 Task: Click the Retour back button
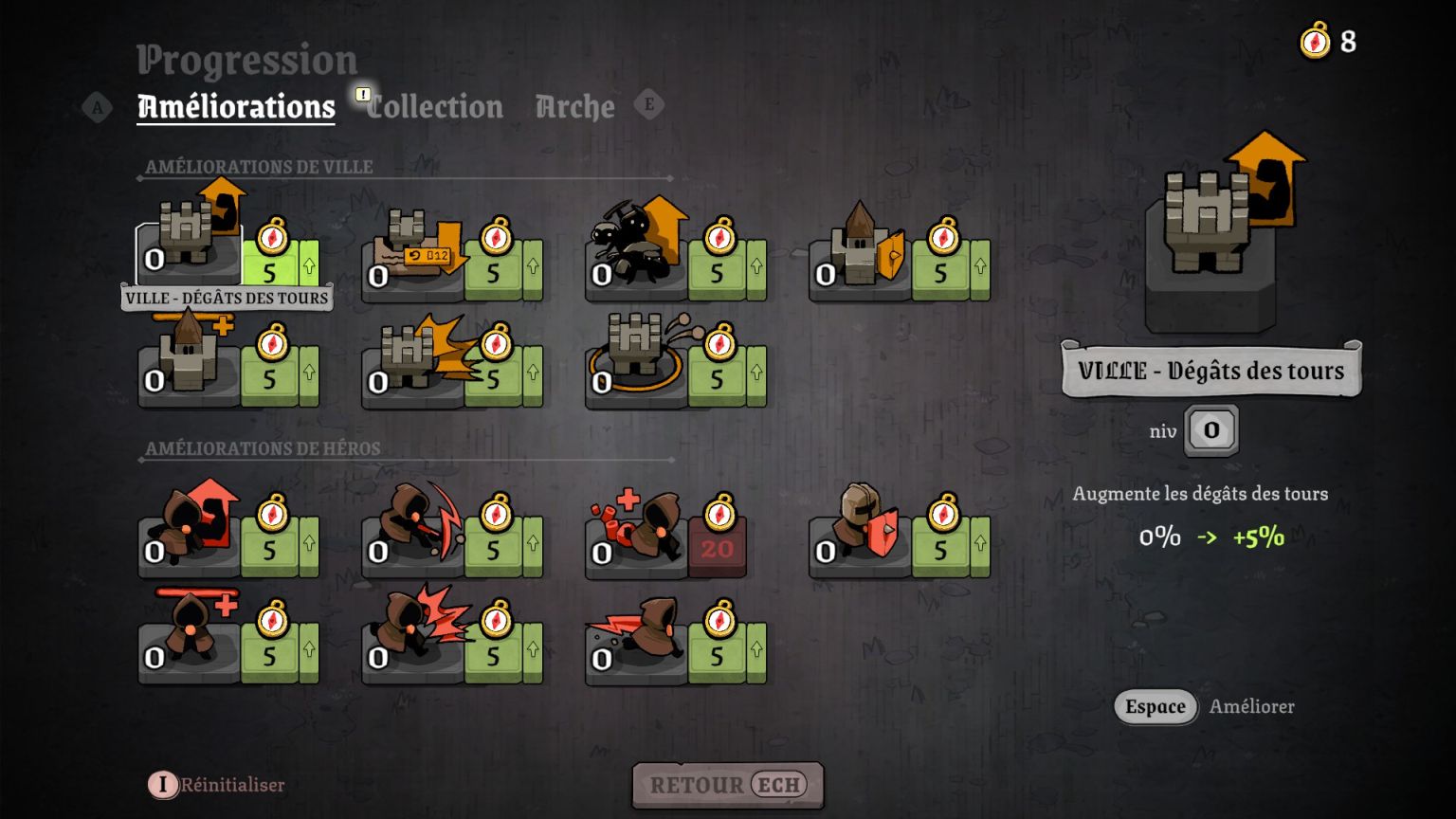tap(727, 785)
